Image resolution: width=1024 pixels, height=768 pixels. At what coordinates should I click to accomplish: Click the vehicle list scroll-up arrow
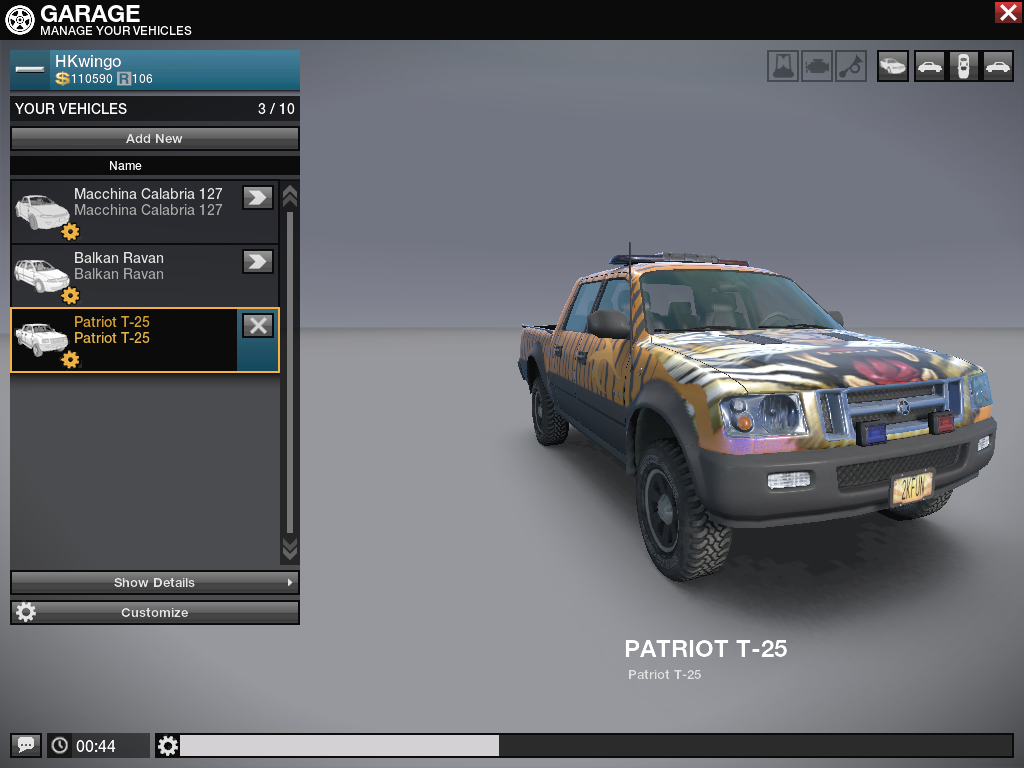[x=290, y=194]
